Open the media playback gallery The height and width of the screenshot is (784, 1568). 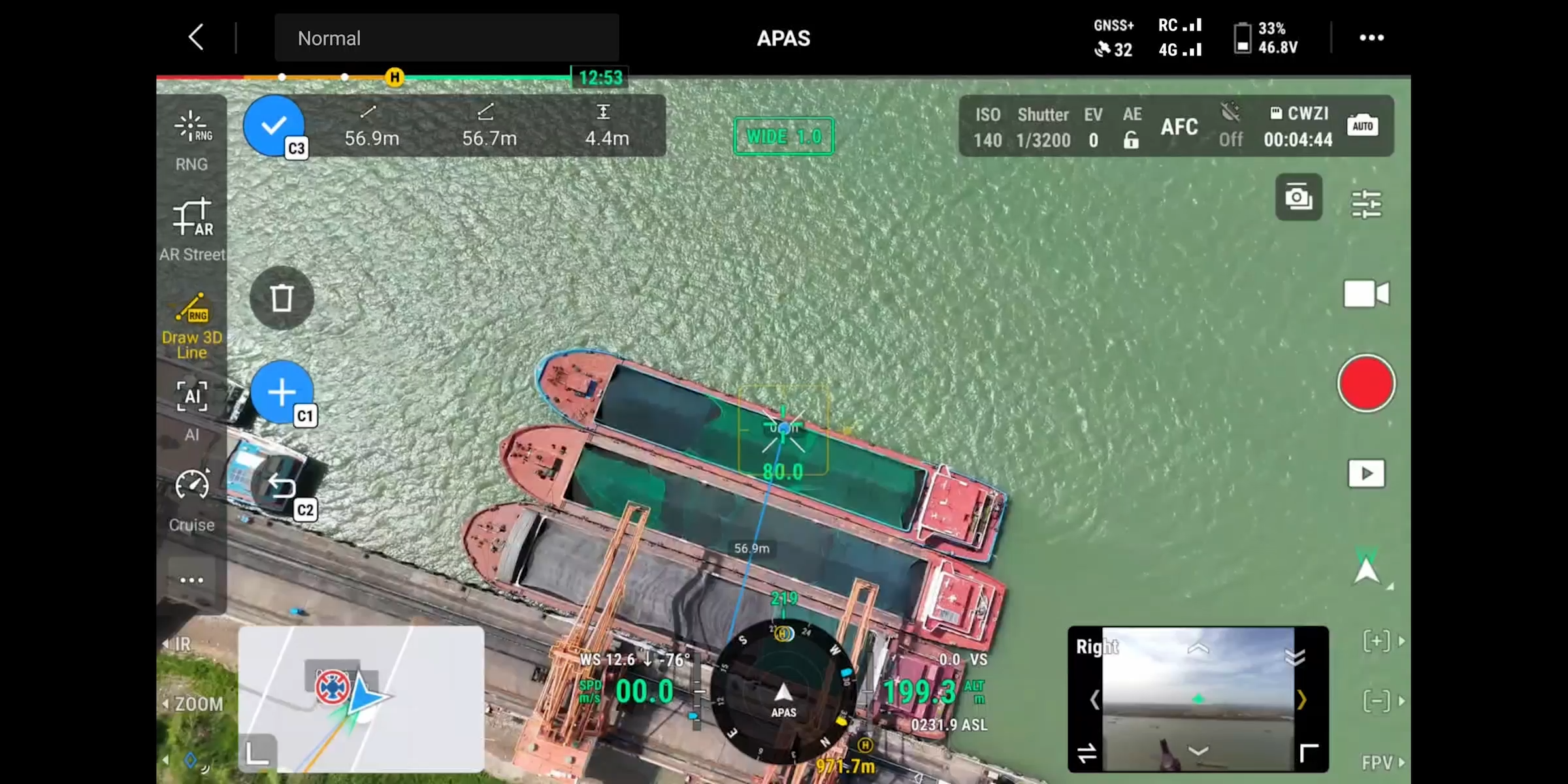(1367, 474)
